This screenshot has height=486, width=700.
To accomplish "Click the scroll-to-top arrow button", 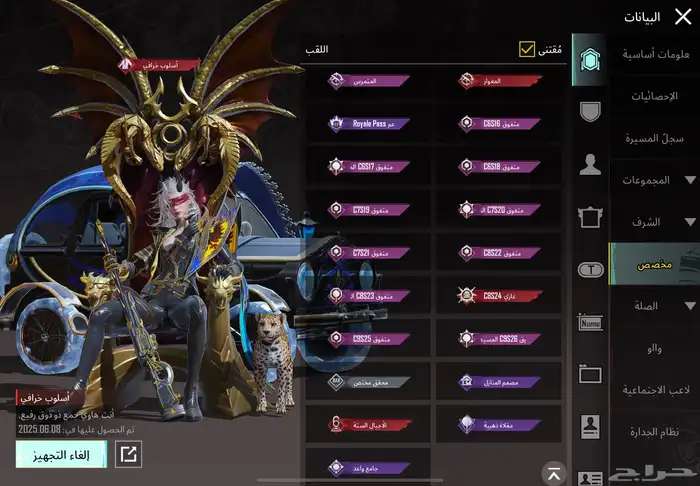I will pos(554,471).
